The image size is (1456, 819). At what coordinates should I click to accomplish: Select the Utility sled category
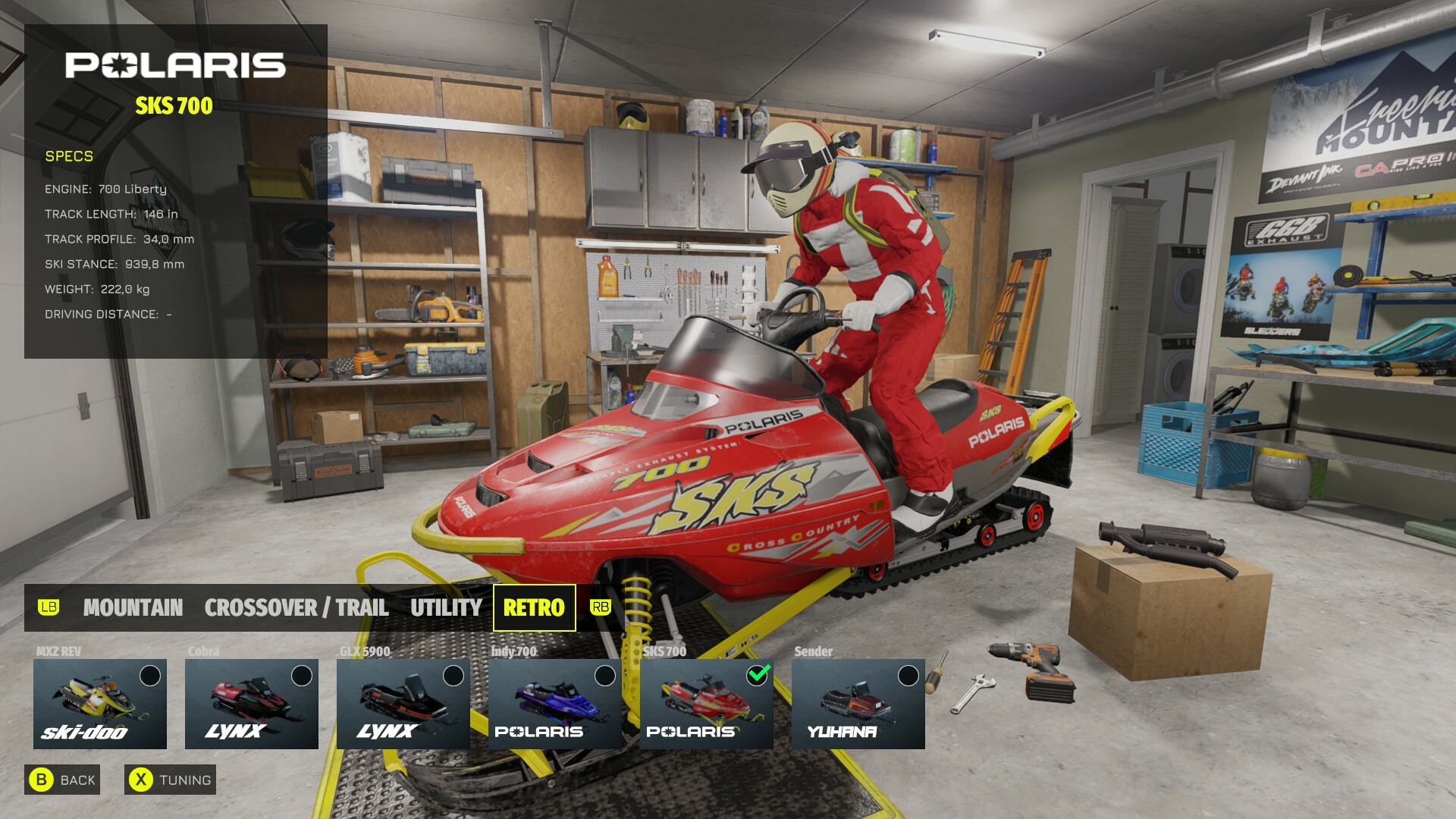click(x=446, y=607)
